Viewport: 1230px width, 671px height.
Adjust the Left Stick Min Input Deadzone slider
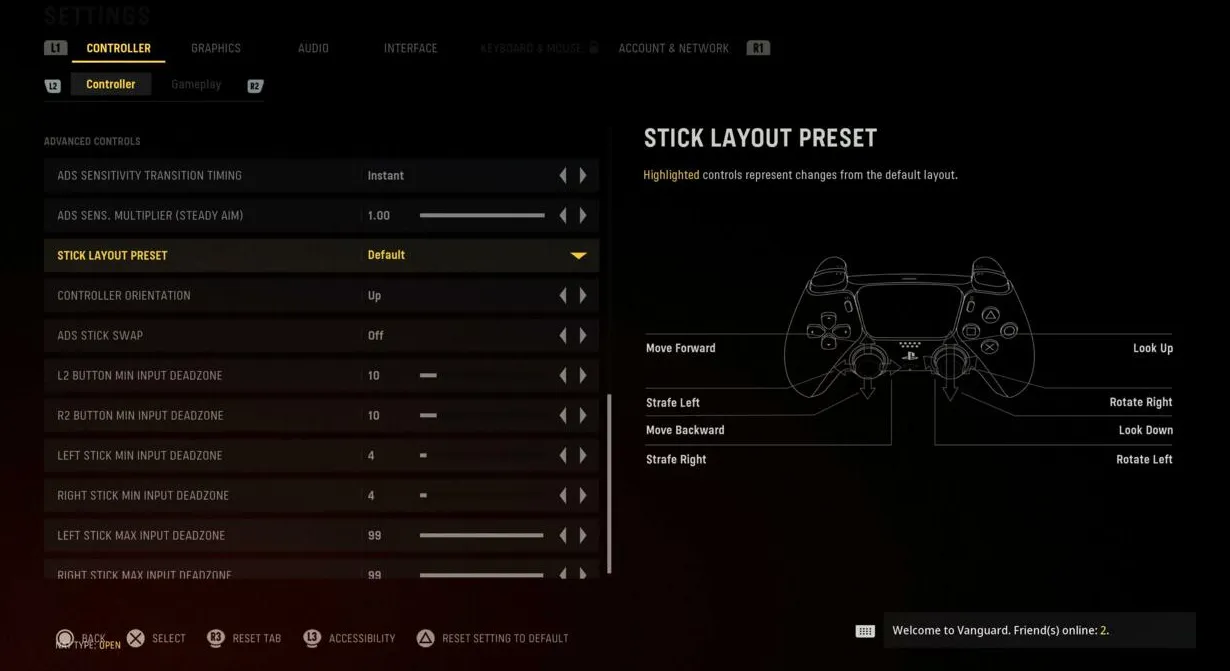point(424,456)
